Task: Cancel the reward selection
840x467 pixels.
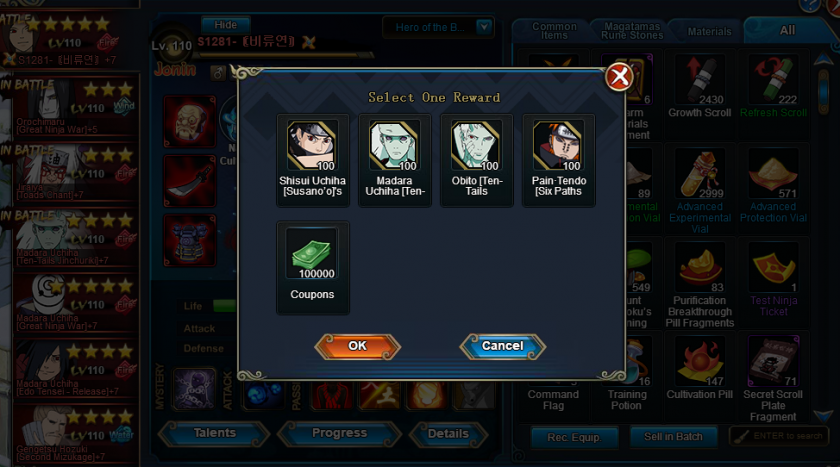Action: 502,346
